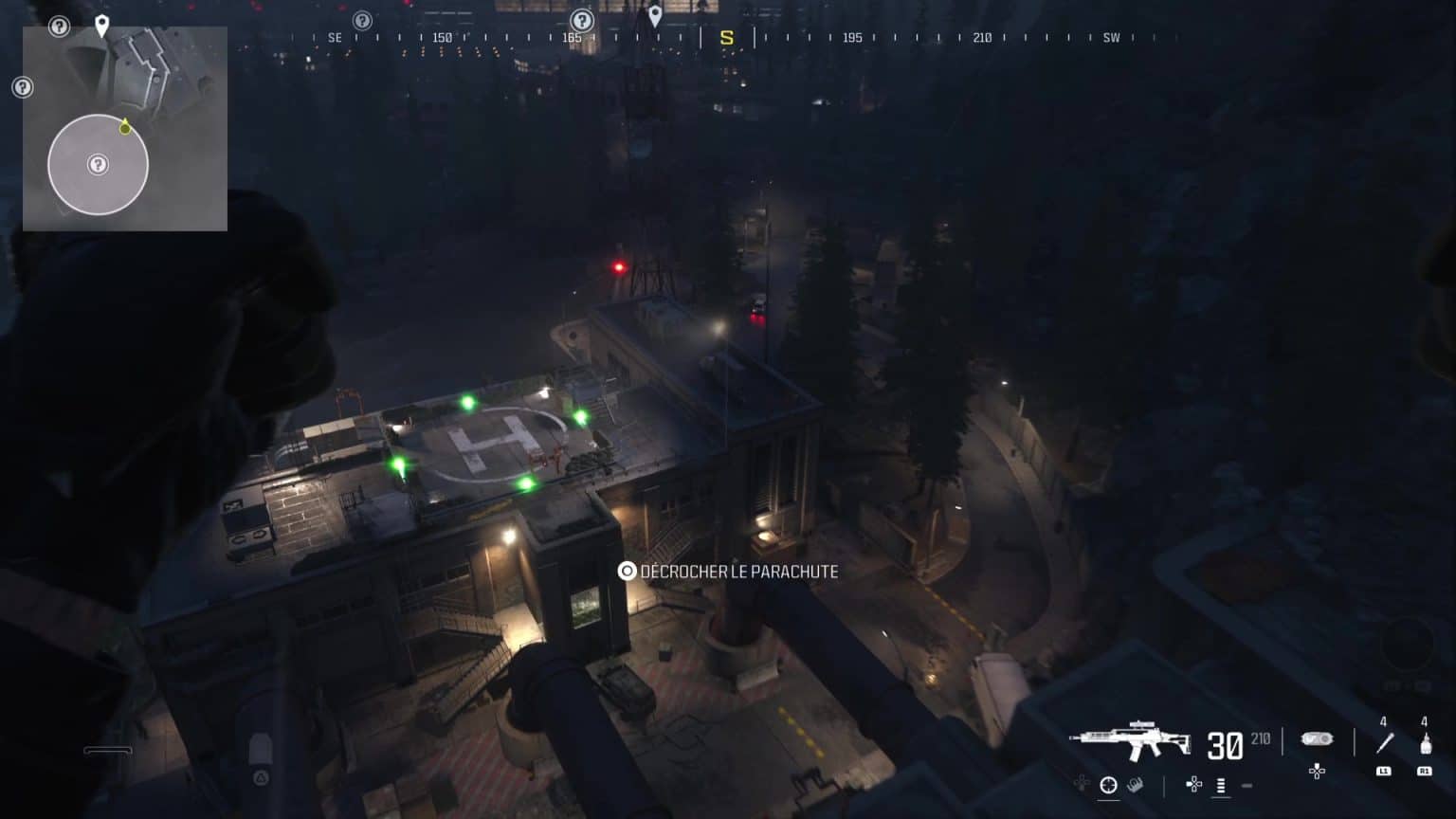Click the thermite lethal equipment icon
Viewport: 1456px width, 819px height.
(x=1426, y=743)
